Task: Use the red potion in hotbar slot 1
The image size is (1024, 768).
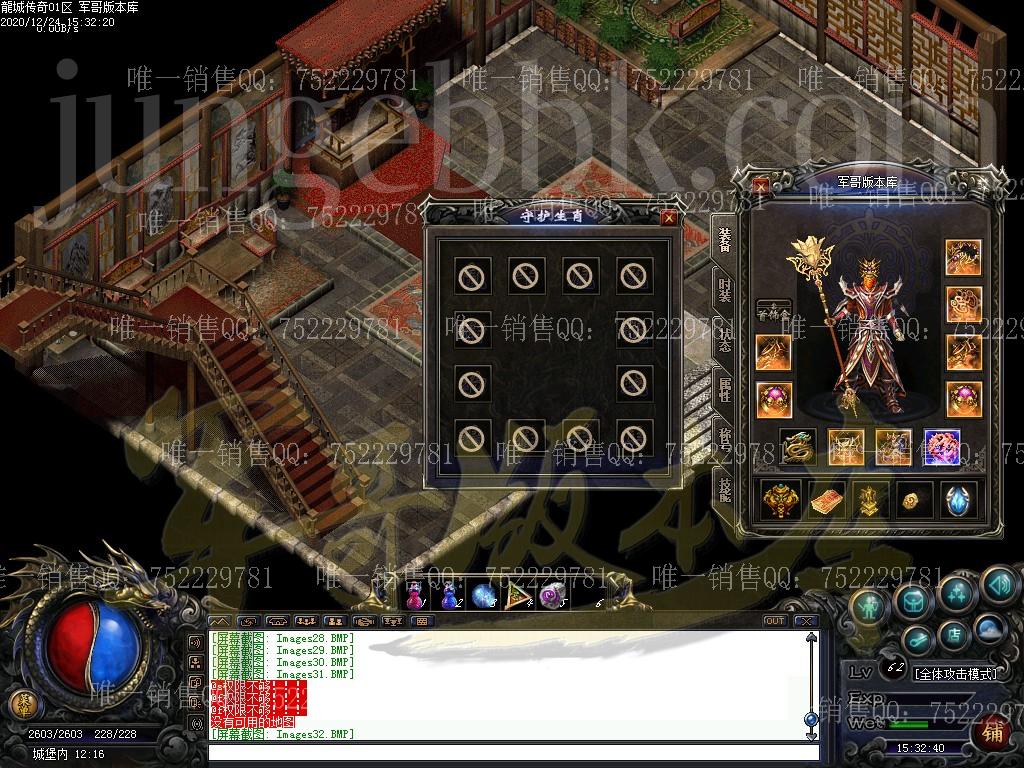Action: (415, 596)
